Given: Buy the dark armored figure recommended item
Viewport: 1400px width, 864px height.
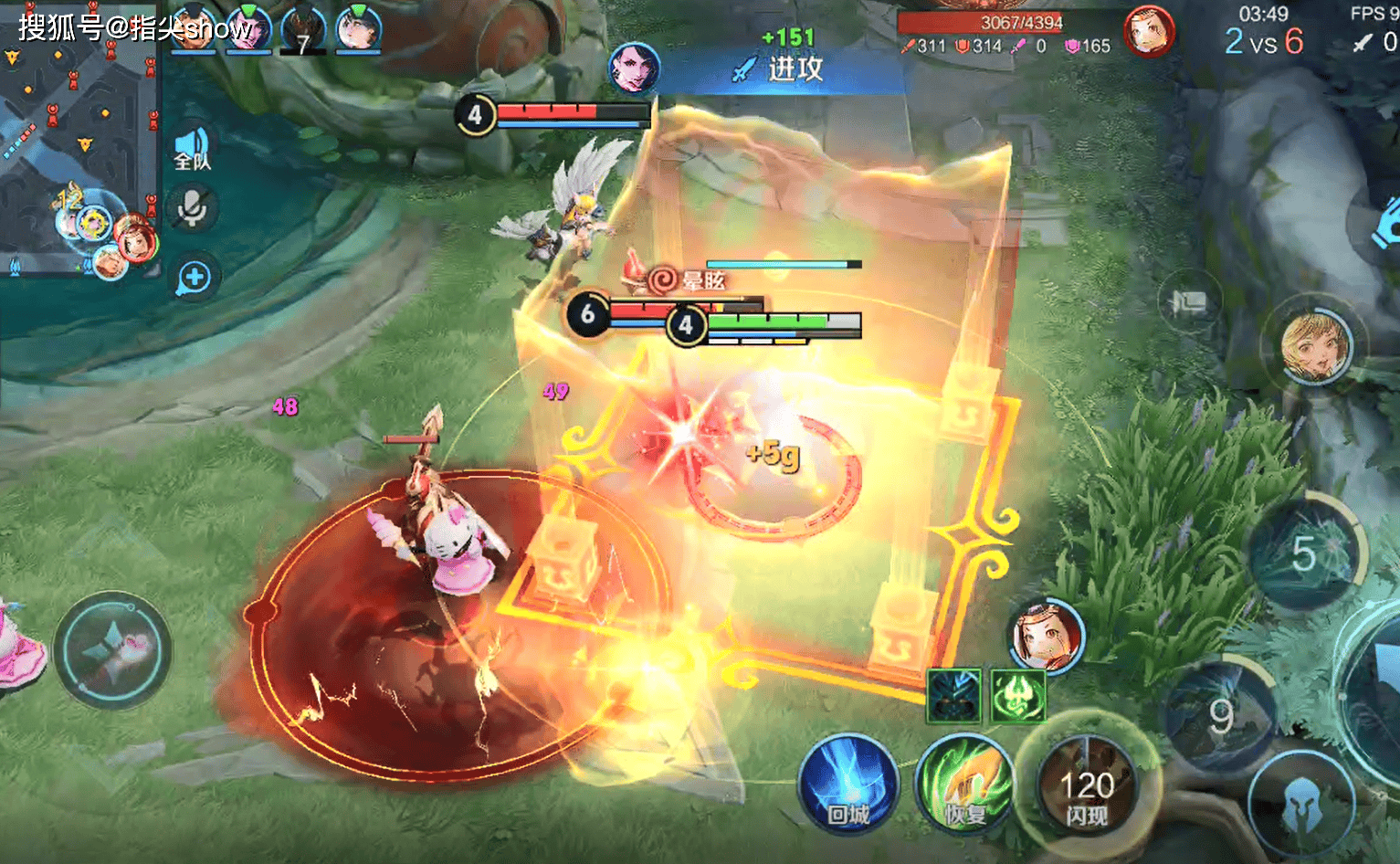Looking at the screenshot, I should point(953,696).
